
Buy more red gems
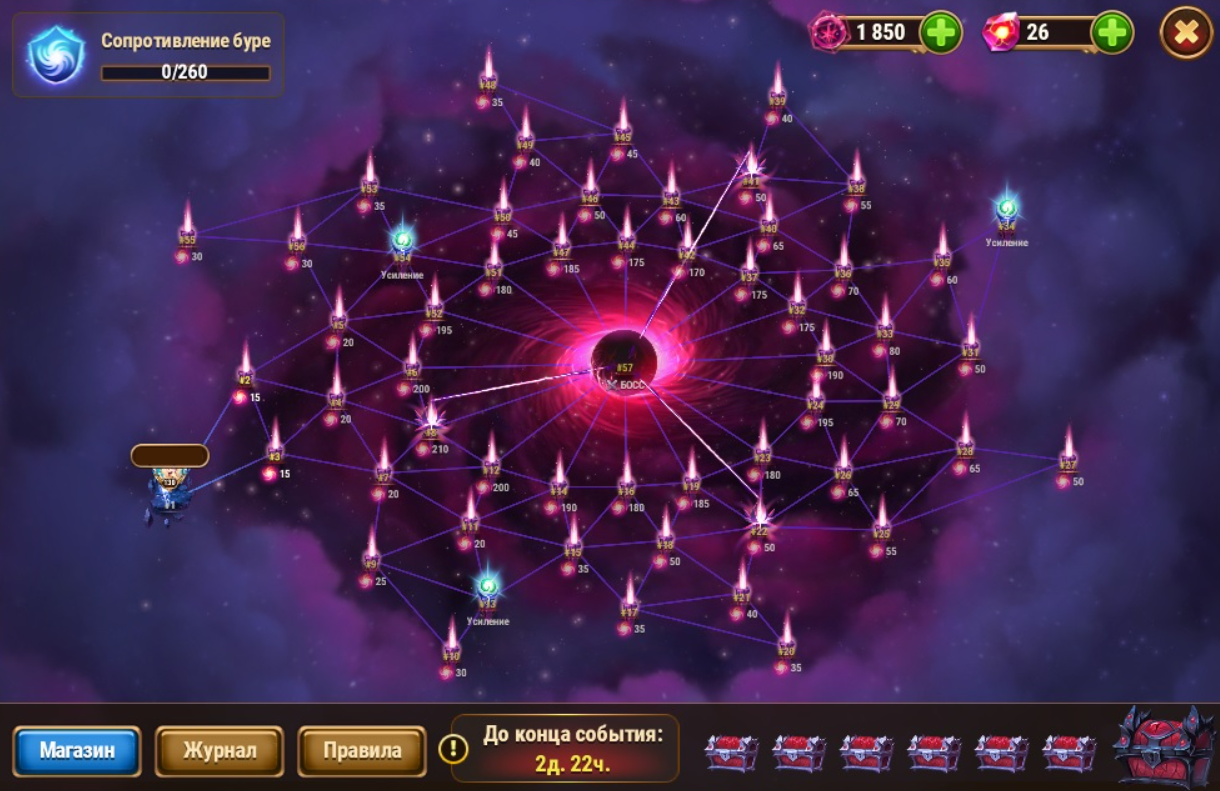pos(1112,33)
